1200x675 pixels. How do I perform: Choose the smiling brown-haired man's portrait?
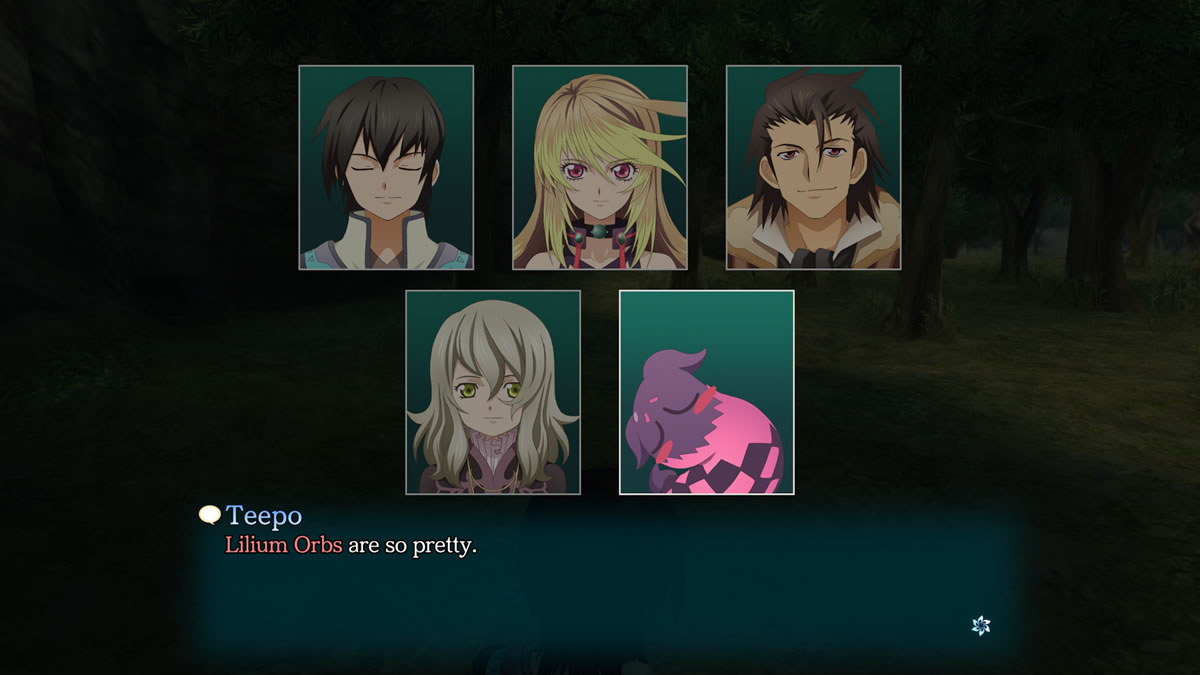point(813,168)
